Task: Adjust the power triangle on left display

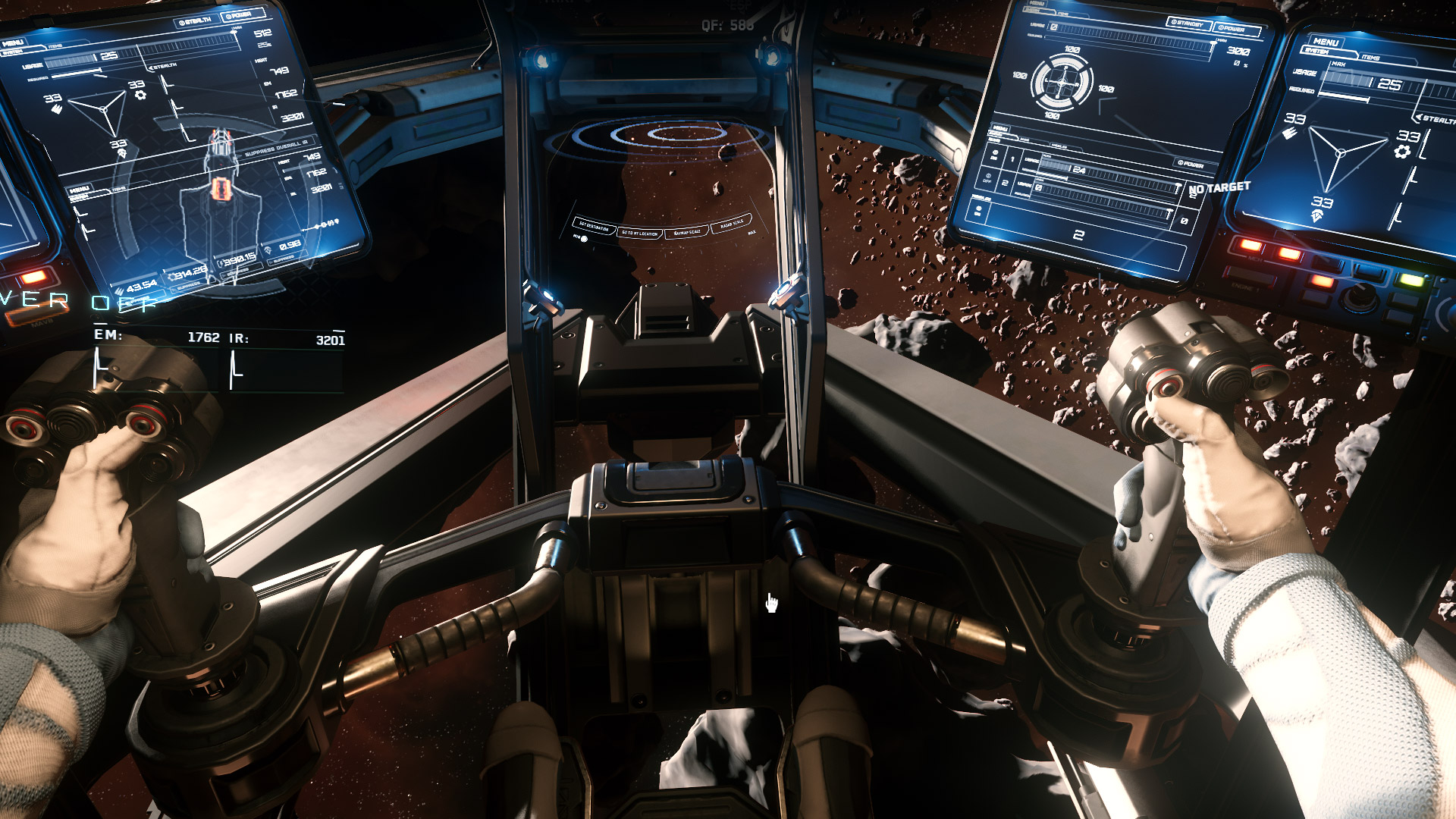Action: (x=102, y=109)
